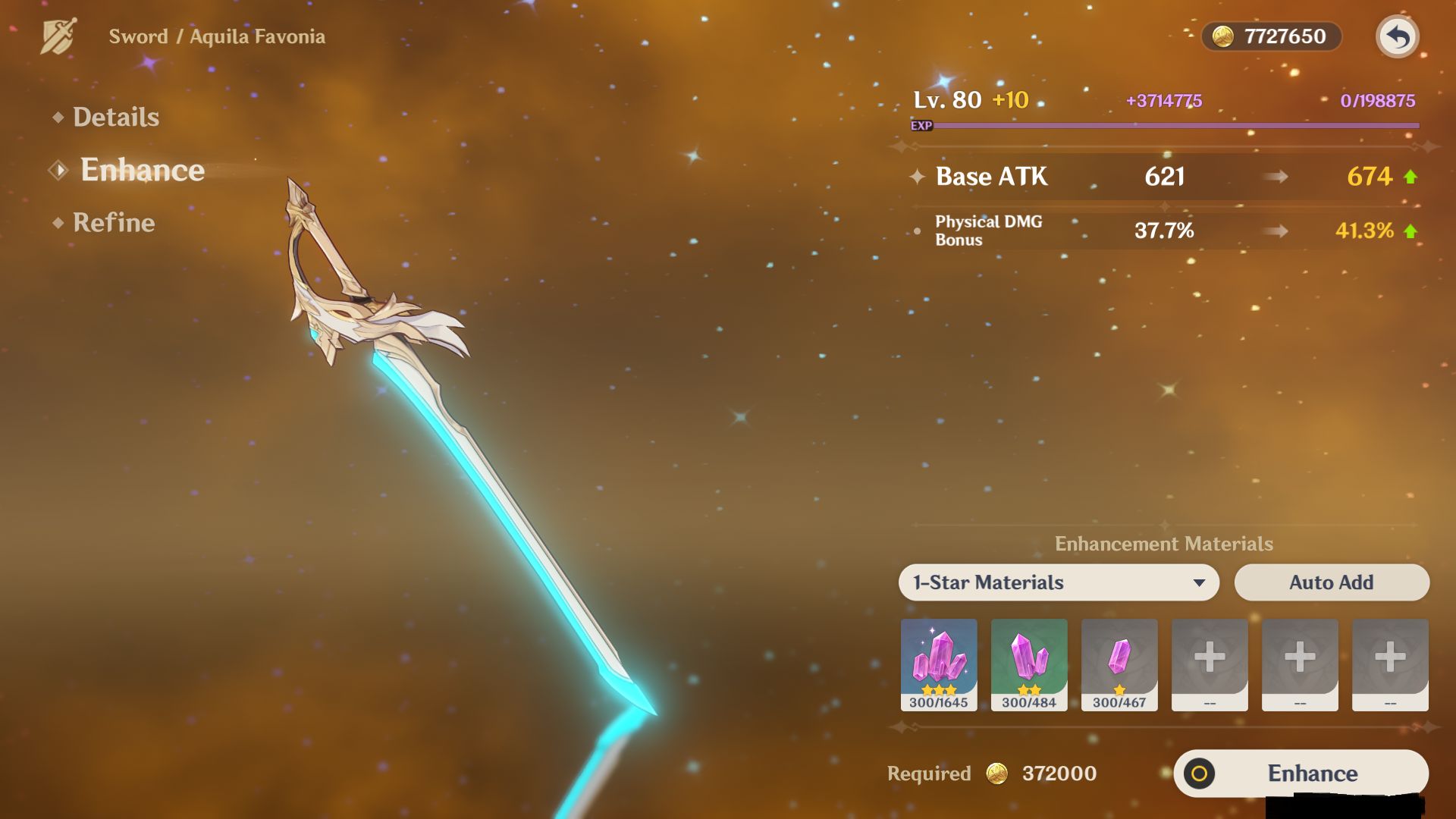Screen dimensions: 1456x819
Task: Select the one-star Enhancement Ore slot
Action: click(x=1119, y=664)
